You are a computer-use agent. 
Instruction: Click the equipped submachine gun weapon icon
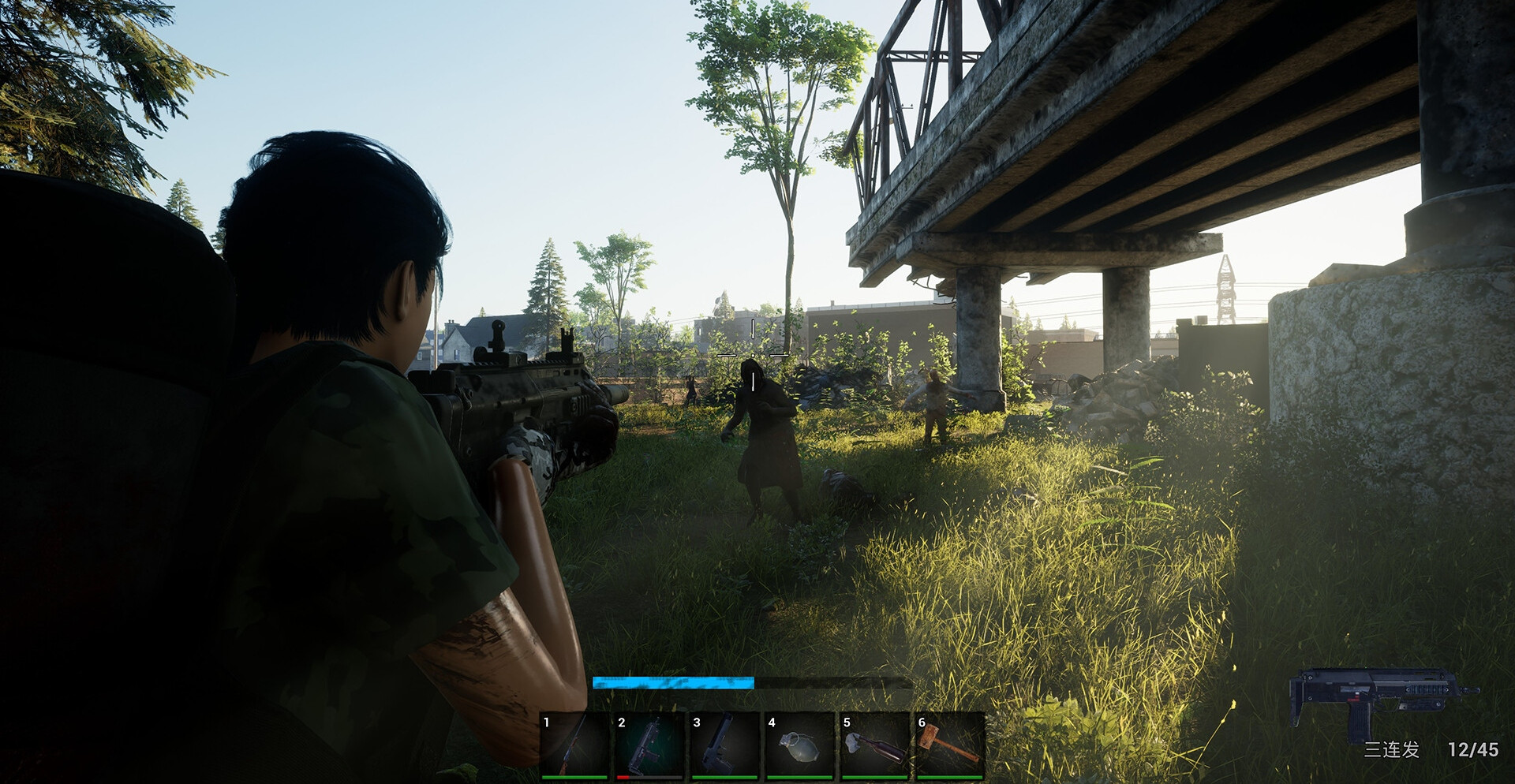[1382, 700]
